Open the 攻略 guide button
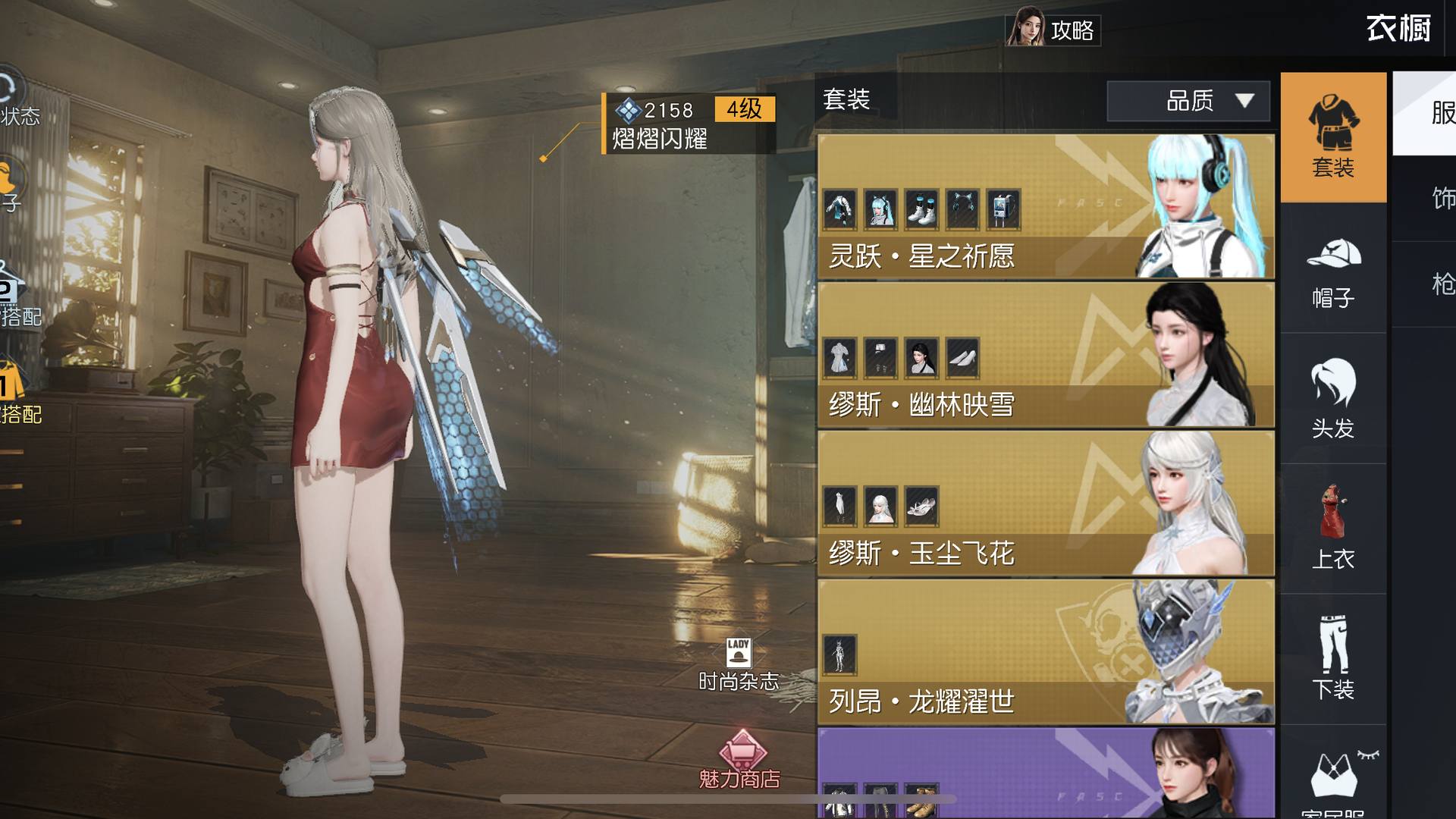Image resolution: width=1456 pixels, height=819 pixels. [1054, 29]
